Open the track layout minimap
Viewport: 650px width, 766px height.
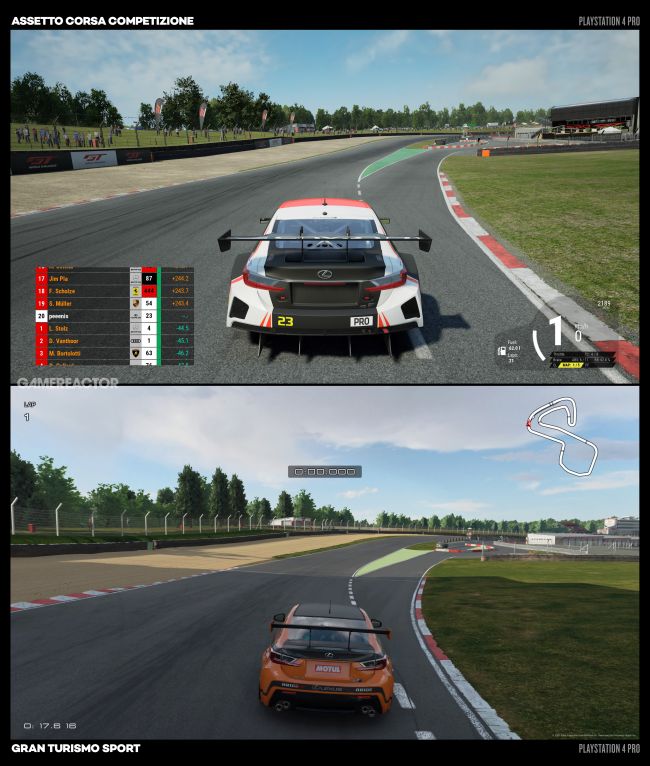click(562, 437)
